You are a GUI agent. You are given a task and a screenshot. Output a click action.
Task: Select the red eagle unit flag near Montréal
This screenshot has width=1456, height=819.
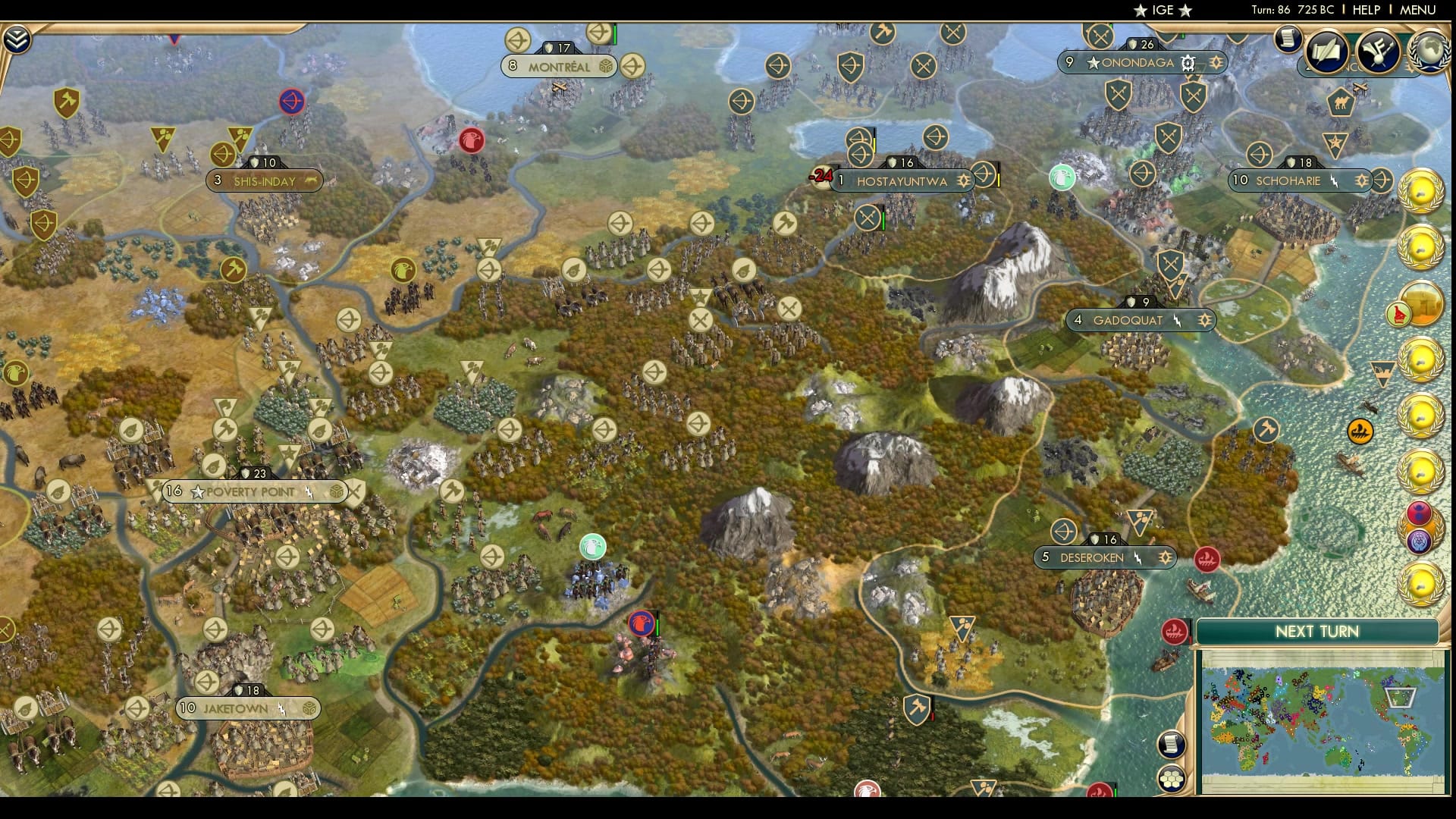coord(472,141)
